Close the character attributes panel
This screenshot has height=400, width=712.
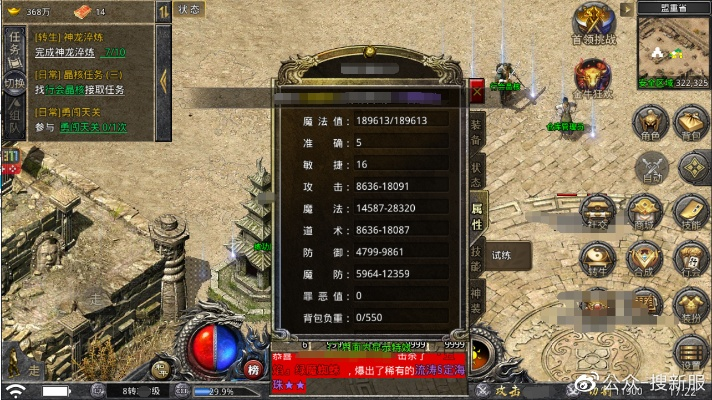pyautogui.click(x=477, y=89)
